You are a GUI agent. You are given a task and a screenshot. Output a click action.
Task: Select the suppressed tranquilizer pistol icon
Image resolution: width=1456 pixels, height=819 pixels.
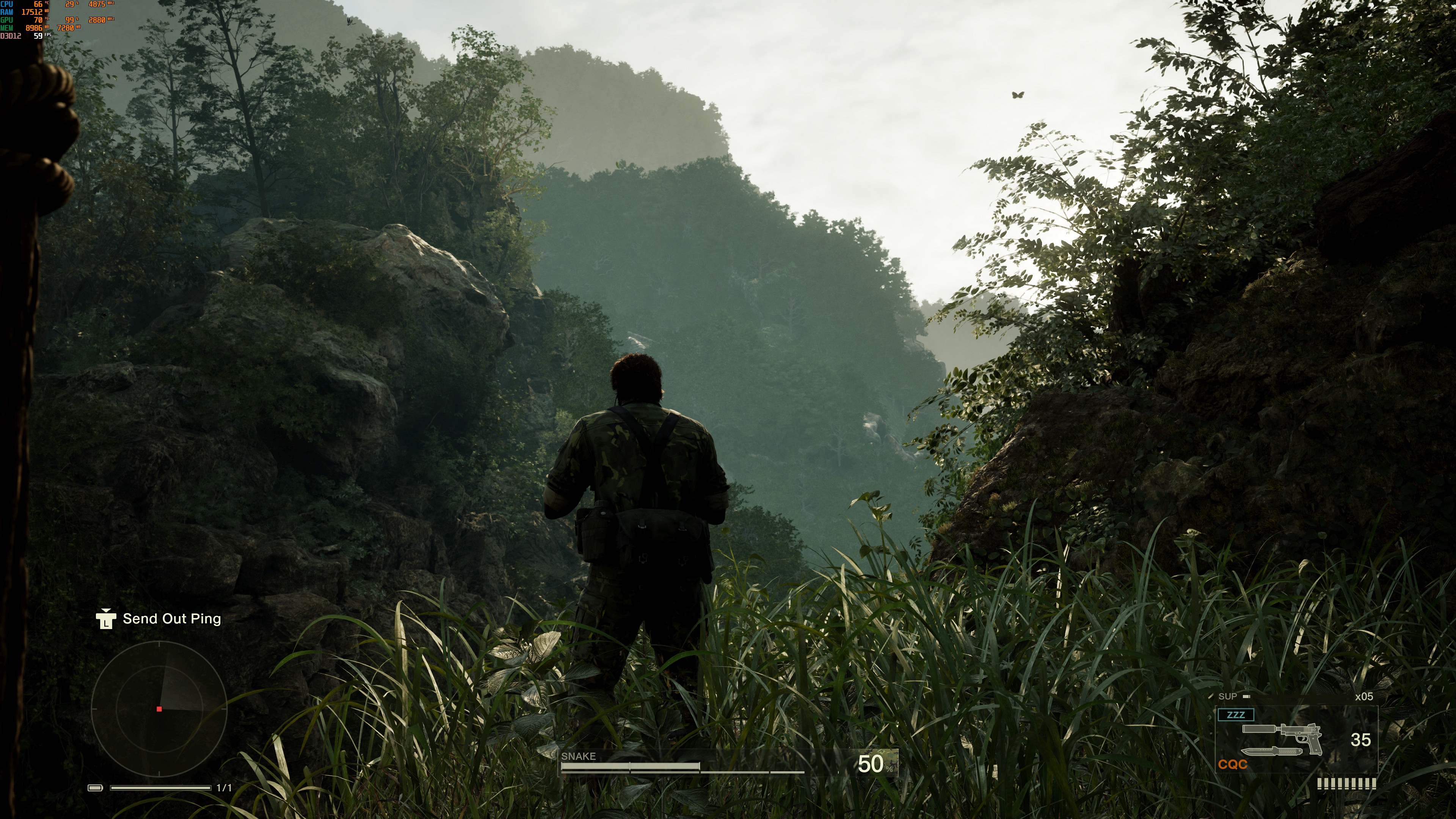[1282, 735]
